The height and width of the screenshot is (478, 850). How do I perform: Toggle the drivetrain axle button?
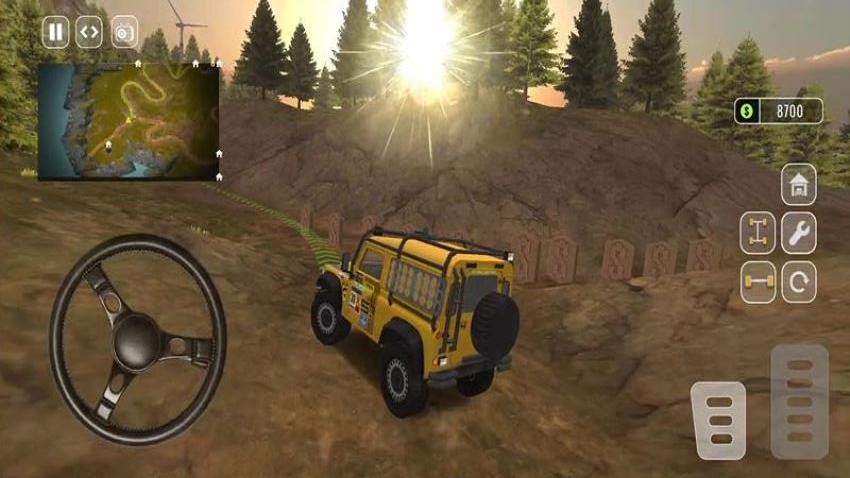click(x=757, y=282)
